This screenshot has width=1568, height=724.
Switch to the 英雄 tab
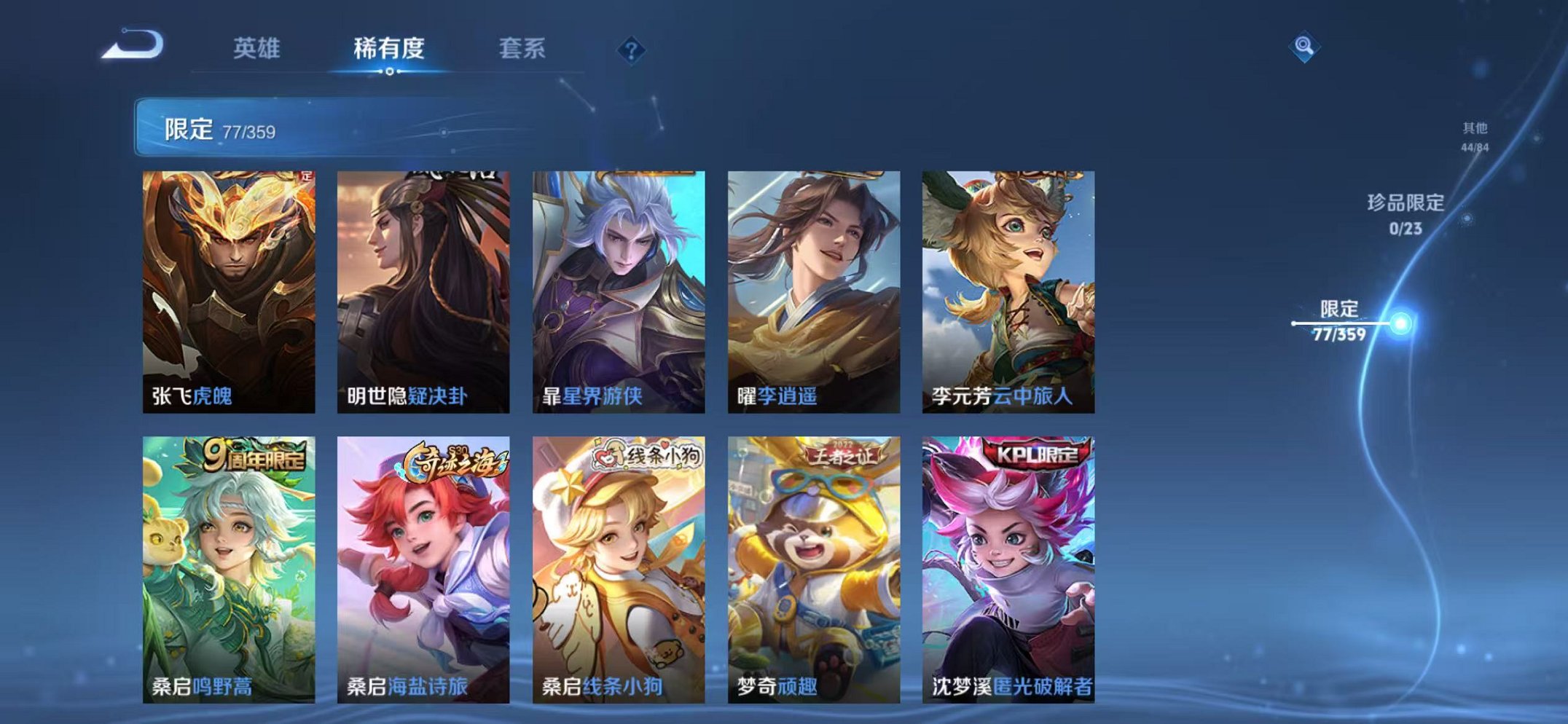(256, 48)
